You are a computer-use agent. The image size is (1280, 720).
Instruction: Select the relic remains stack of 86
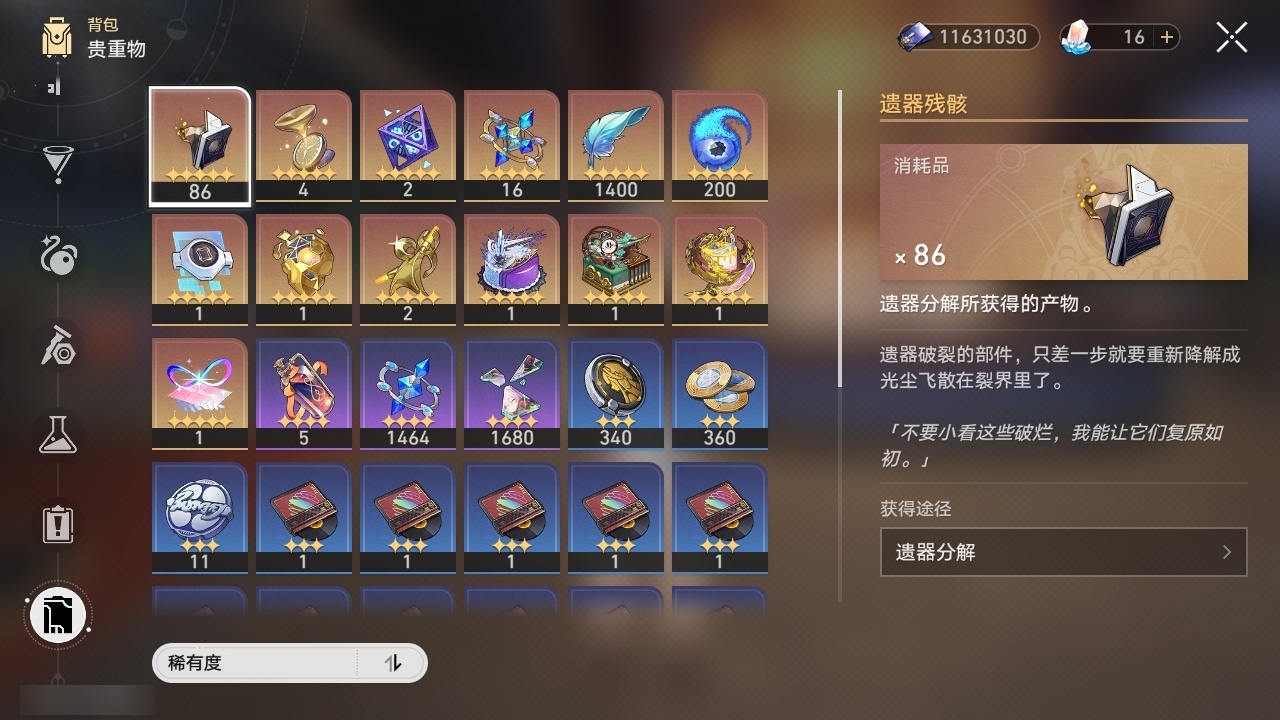tap(199, 145)
